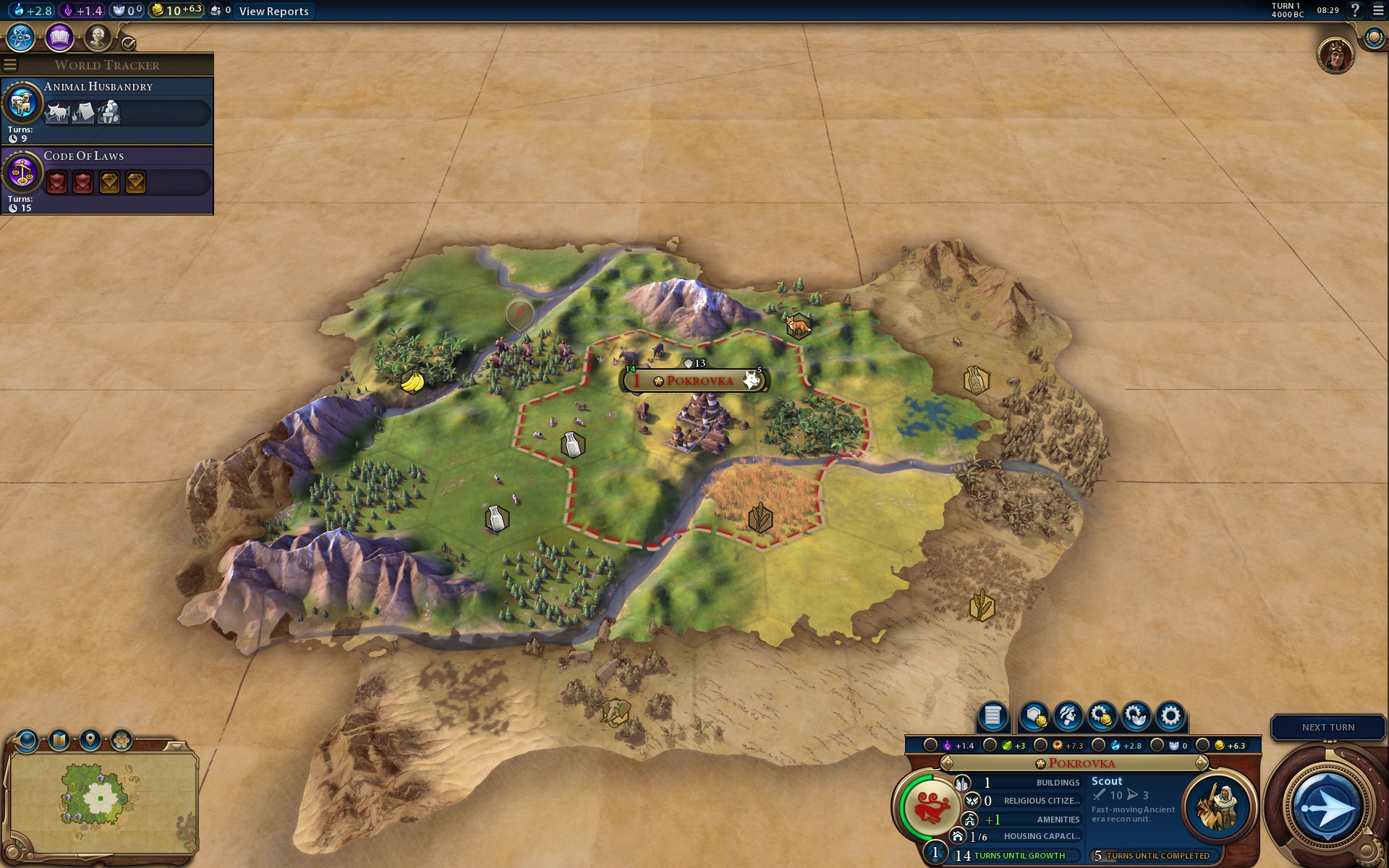Image resolution: width=1389 pixels, height=868 pixels.
Task: Open the city details scroll icon
Action: coord(993,716)
